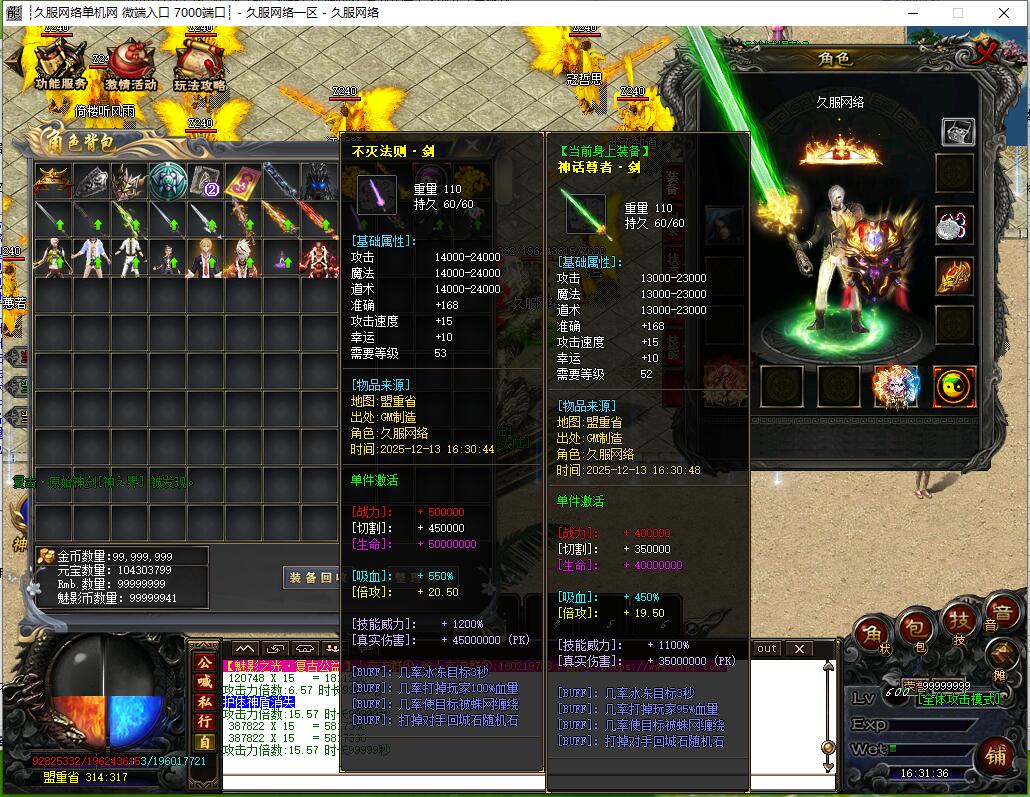Close the game window
Viewport: 1030px width, 797px height.
[1004, 13]
